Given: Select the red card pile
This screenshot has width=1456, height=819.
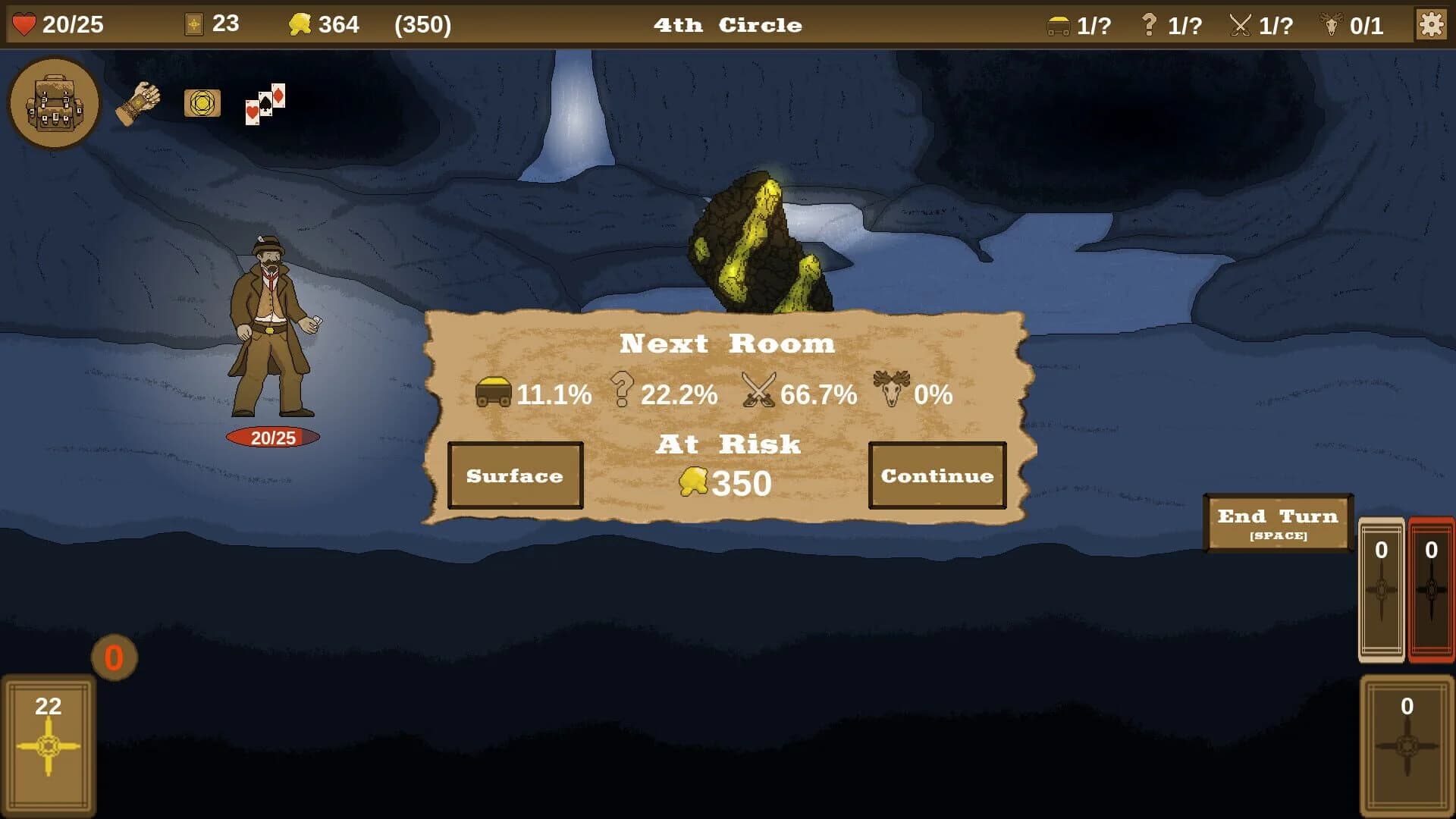Looking at the screenshot, I should pyautogui.click(x=1430, y=588).
